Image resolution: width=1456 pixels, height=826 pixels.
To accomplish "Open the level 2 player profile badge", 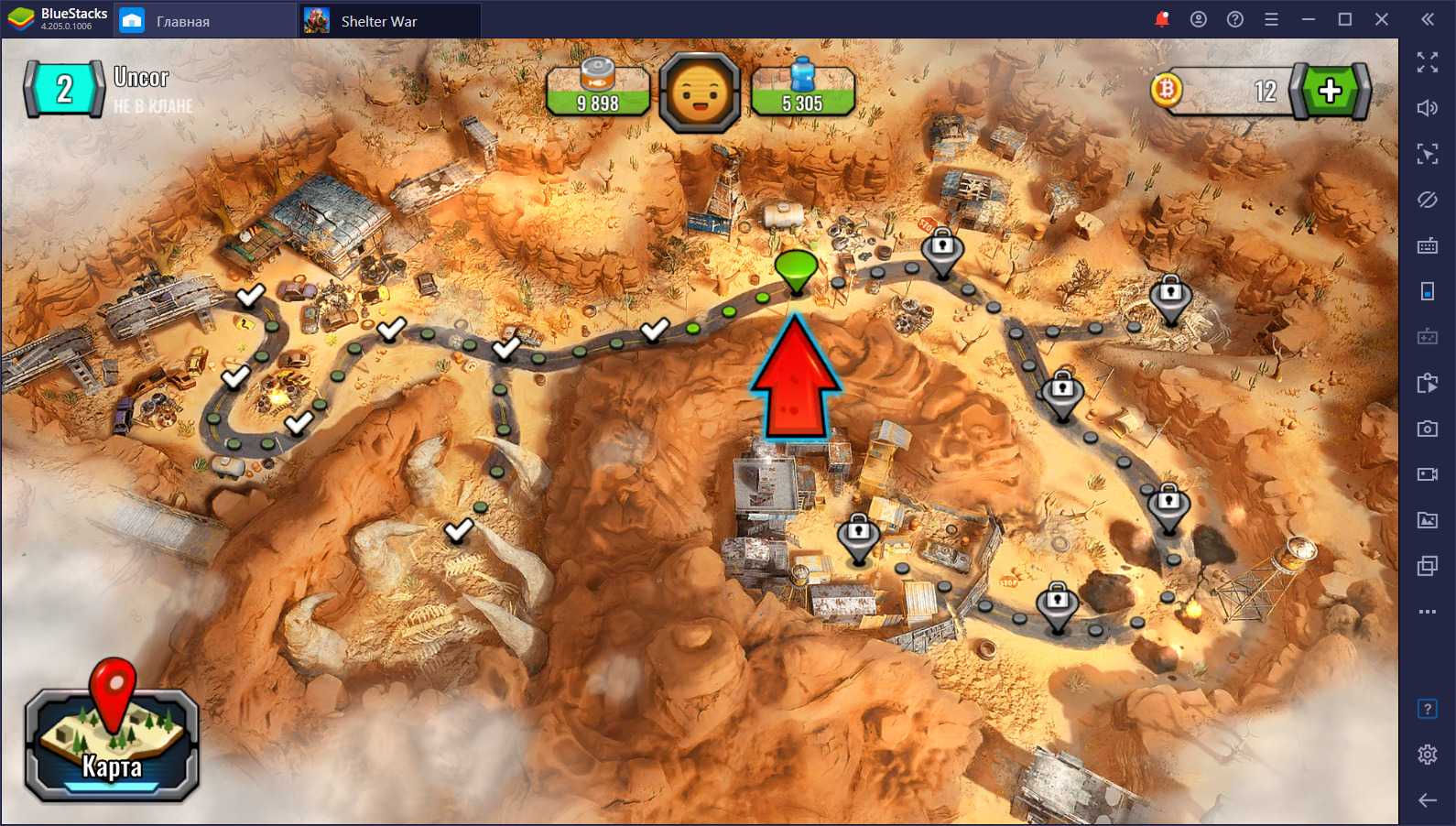I will (64, 90).
